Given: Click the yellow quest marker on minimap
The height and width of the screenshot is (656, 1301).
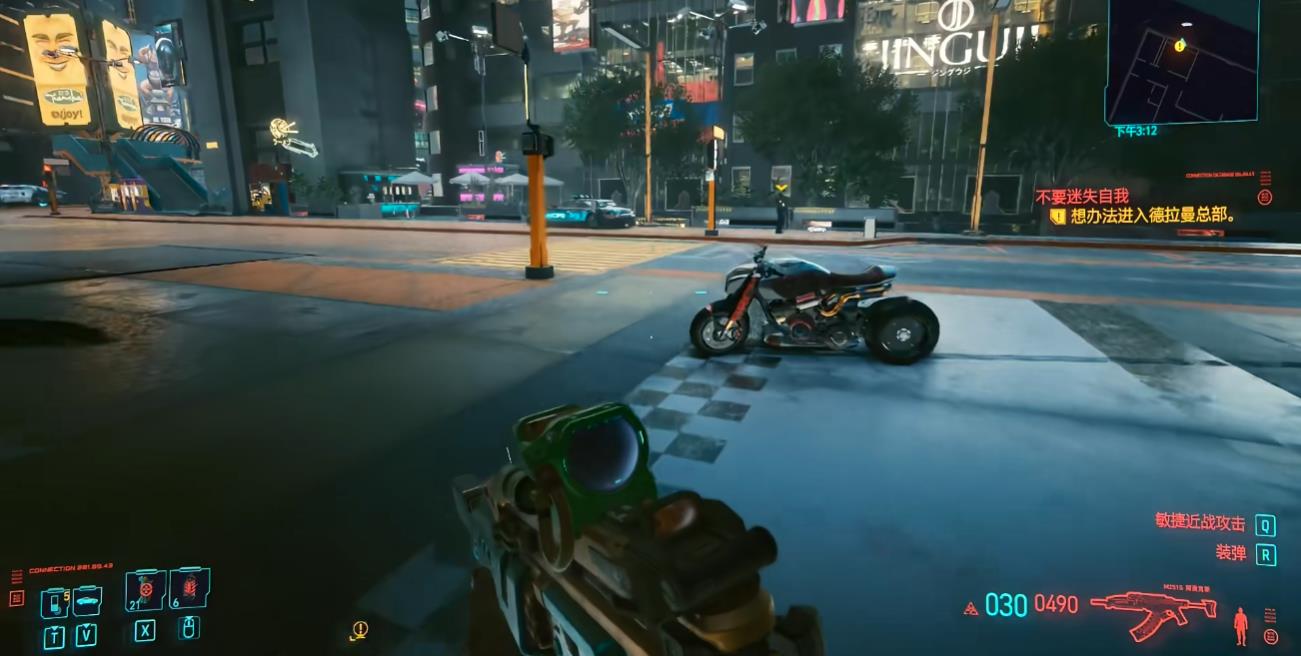Looking at the screenshot, I should pos(1180,45).
